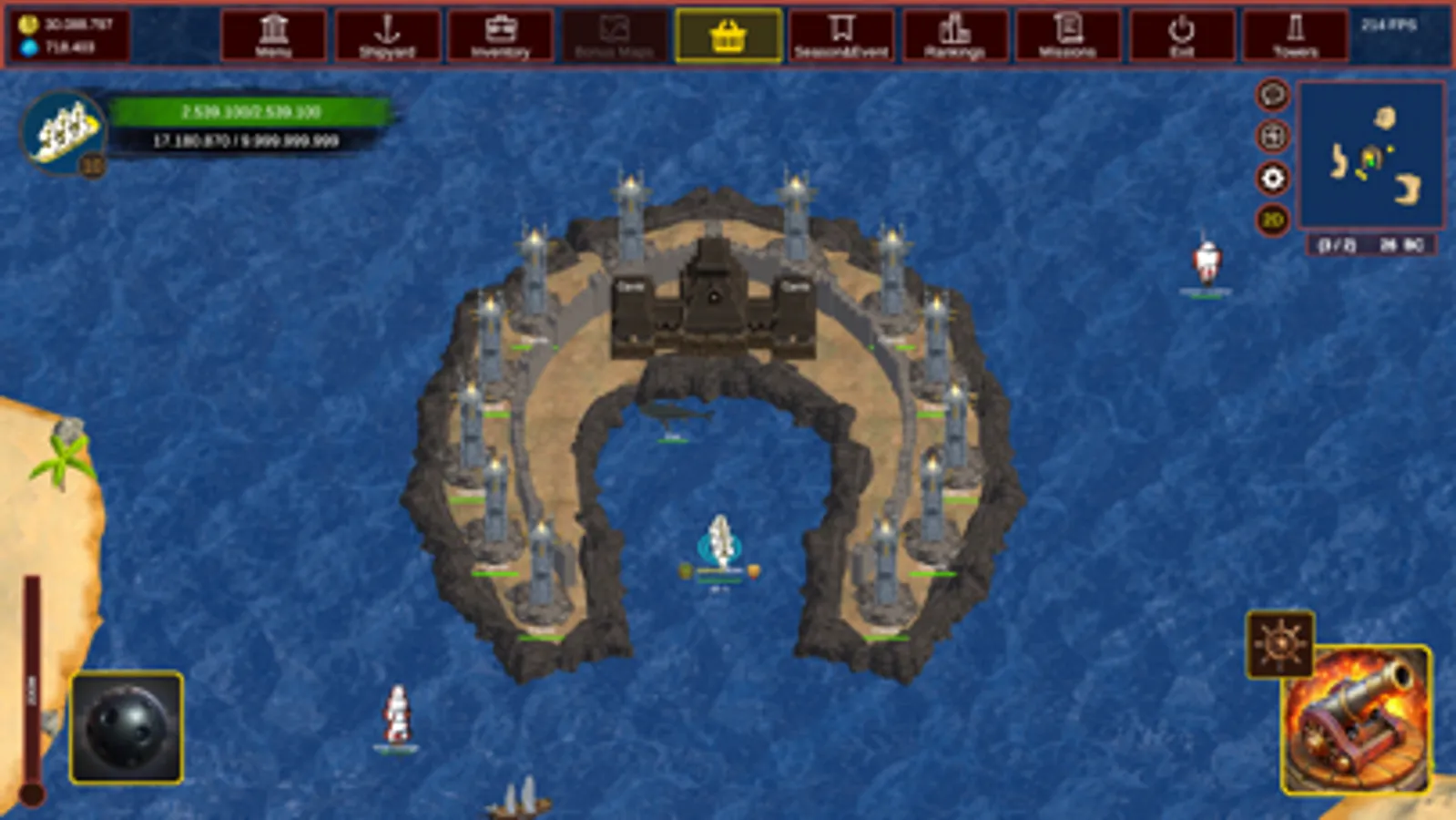Screen dimensions: 1456x820
Task: Open the Towers menu
Action: pos(1295,36)
